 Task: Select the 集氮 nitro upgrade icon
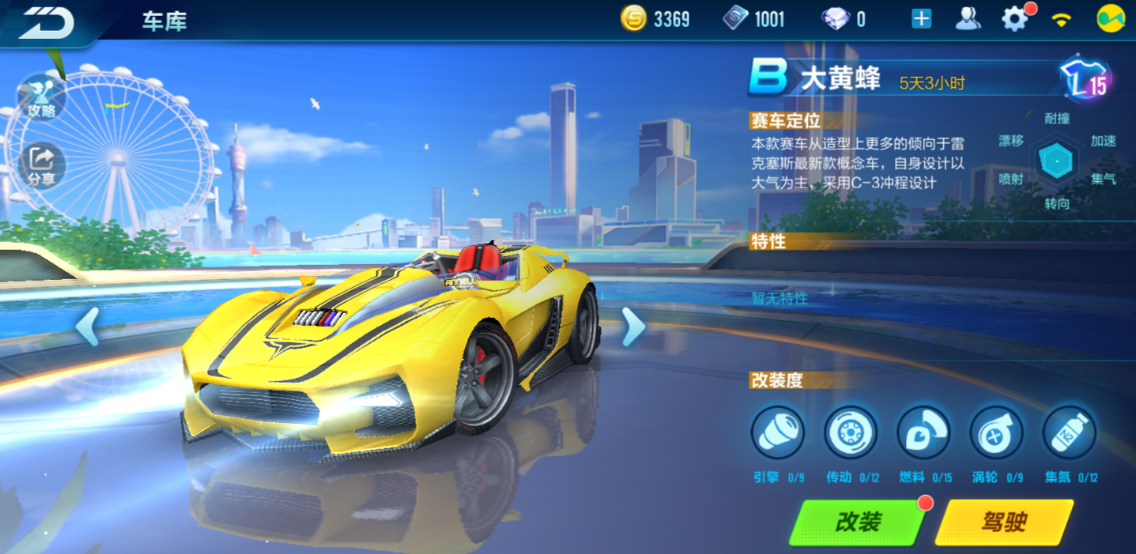click(1069, 433)
